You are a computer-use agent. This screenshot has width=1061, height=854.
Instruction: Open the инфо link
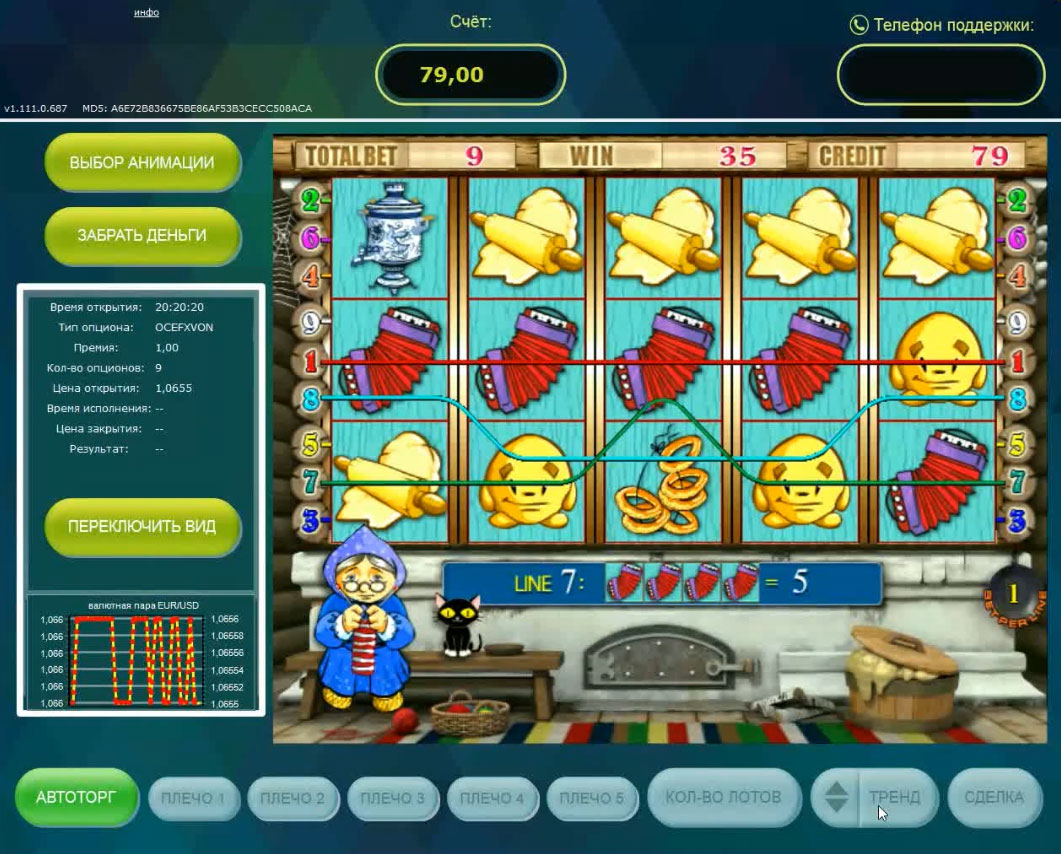146,13
